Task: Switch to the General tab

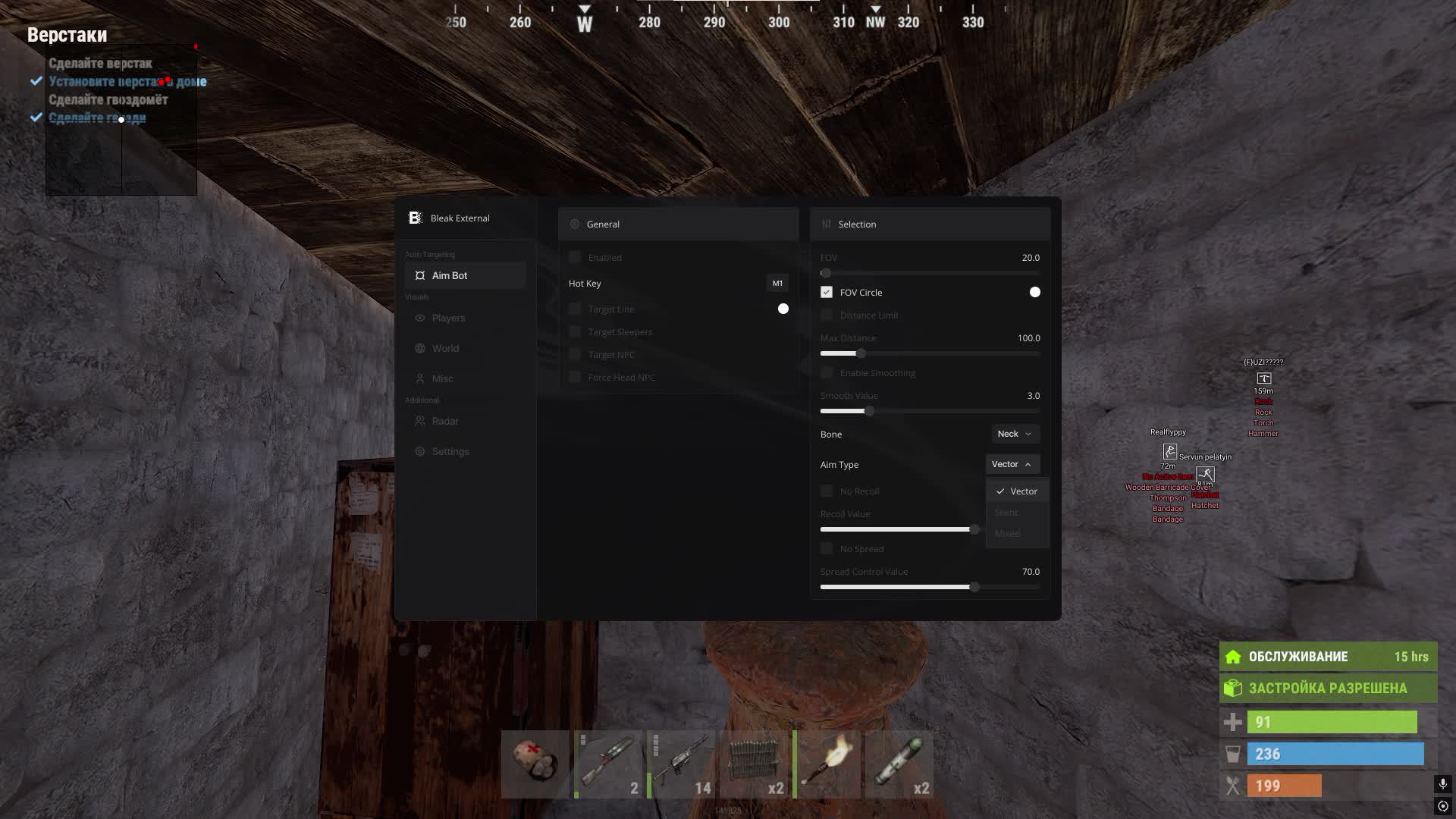Action: [x=603, y=224]
